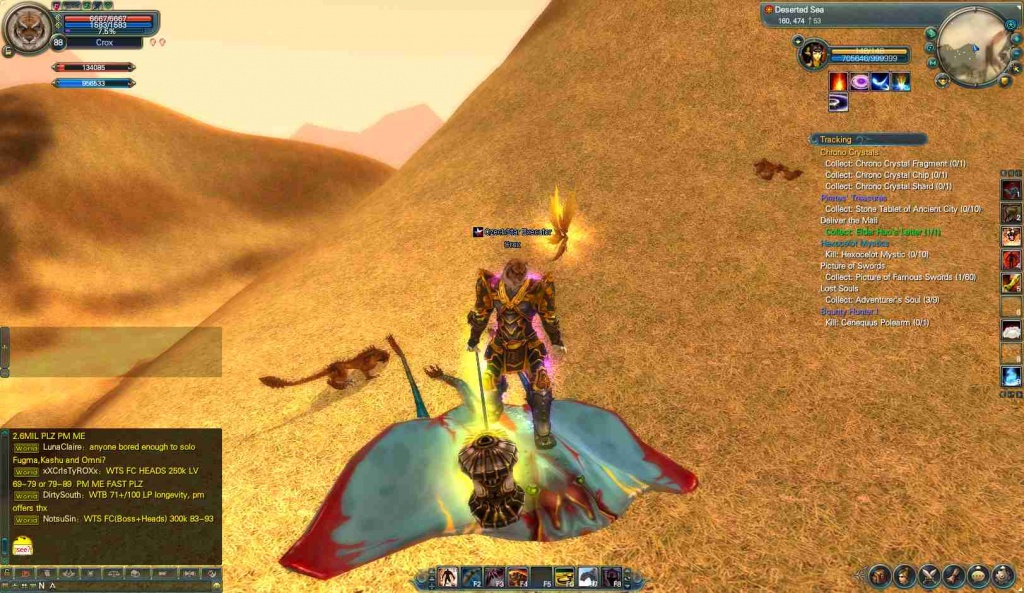Click the white cloud item in side bar
Screen dimensions: 1024x593
[x=1011, y=329]
